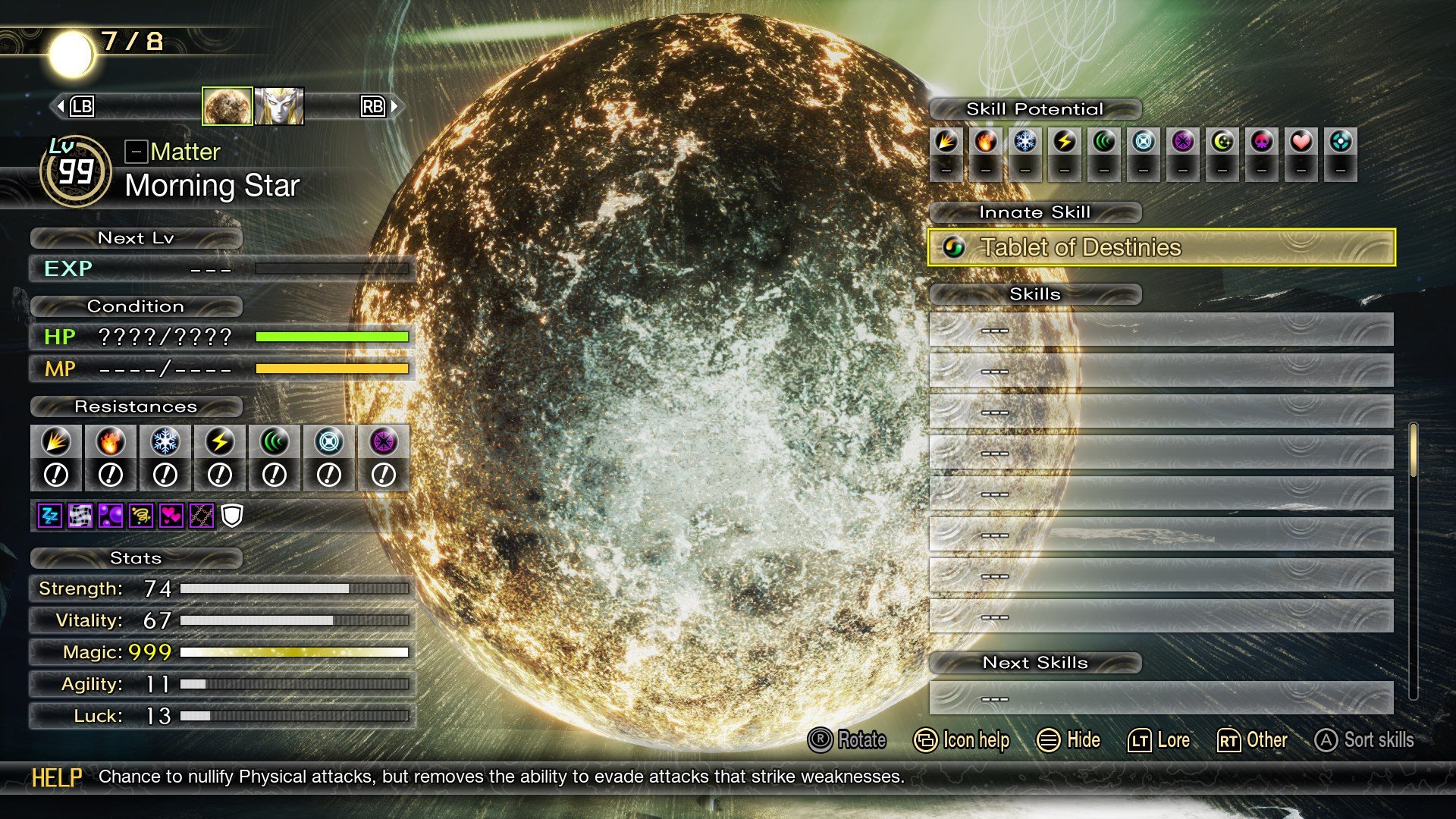Toggle Hide to conceal the interface
1456x819 pixels.
[x=1071, y=740]
